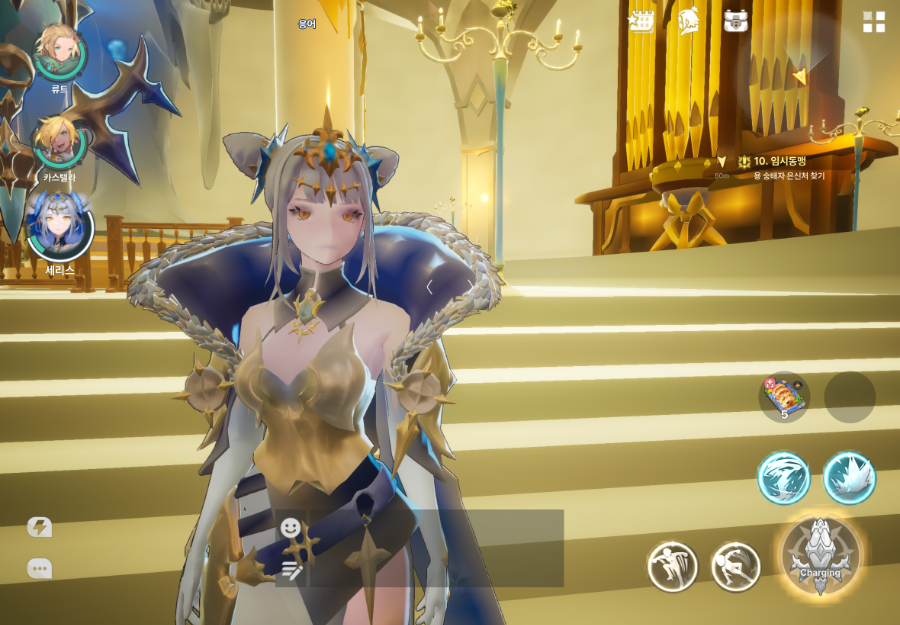Viewport: 900px width, 625px height.
Task: Open the gacha summon icon
Action: [x=688, y=21]
